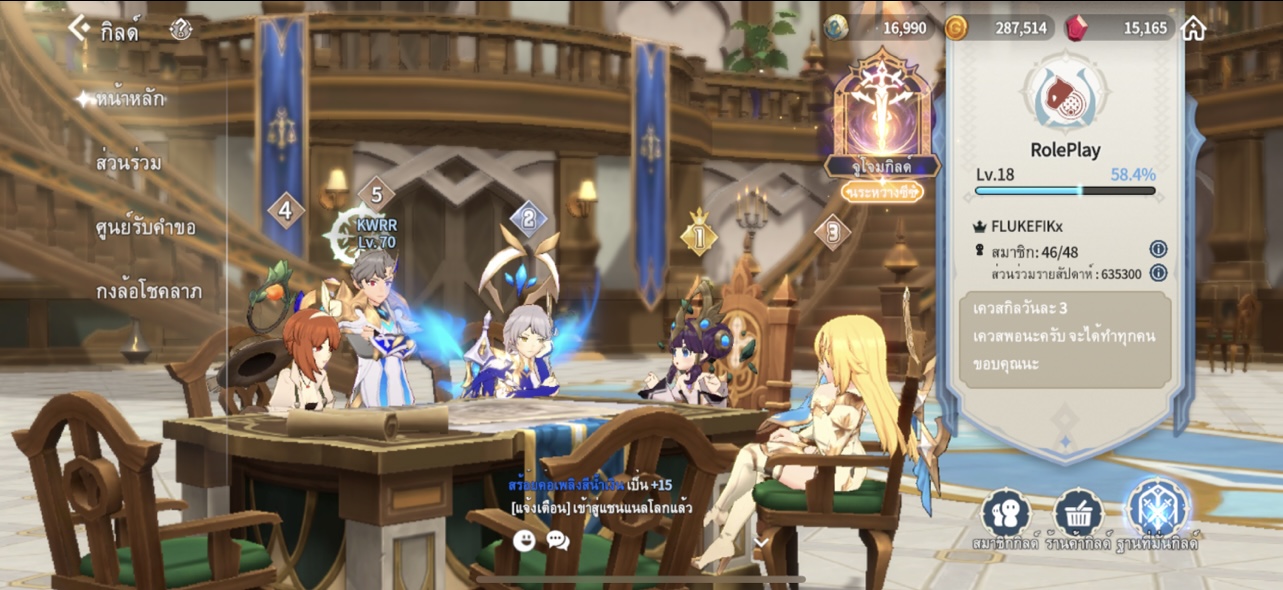Viewport: 1283px width, 590px height.
Task: Open the ศูนย์รับคำขอ request center tab
Action: click(146, 227)
